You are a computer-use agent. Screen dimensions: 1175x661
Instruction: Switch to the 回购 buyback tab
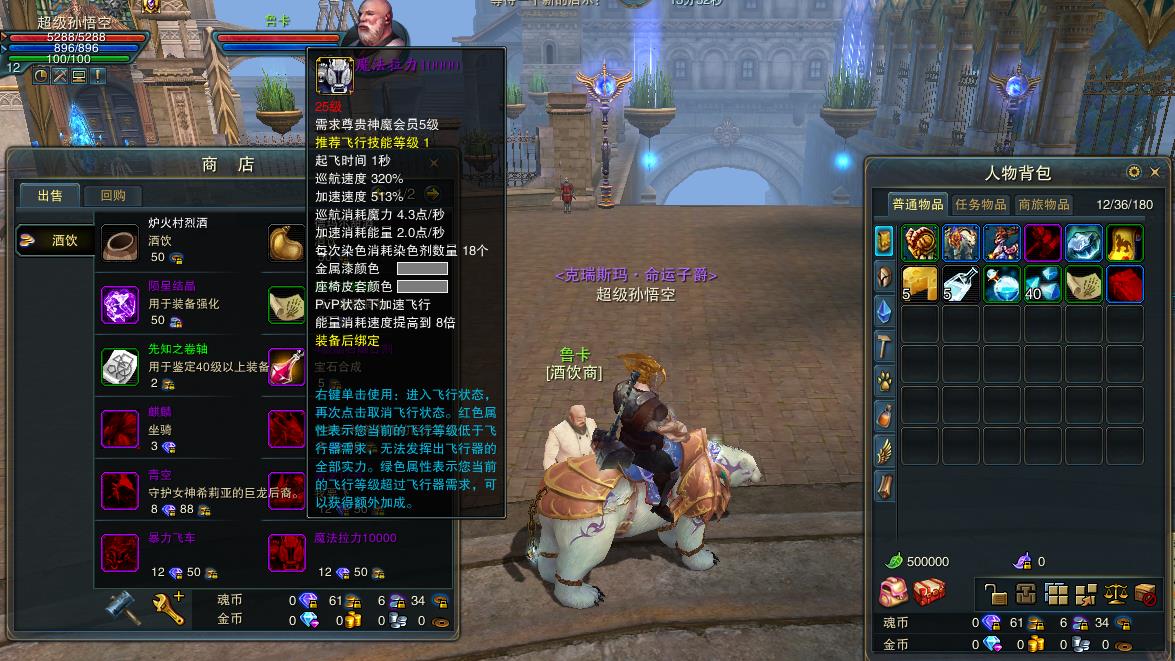tap(113, 196)
